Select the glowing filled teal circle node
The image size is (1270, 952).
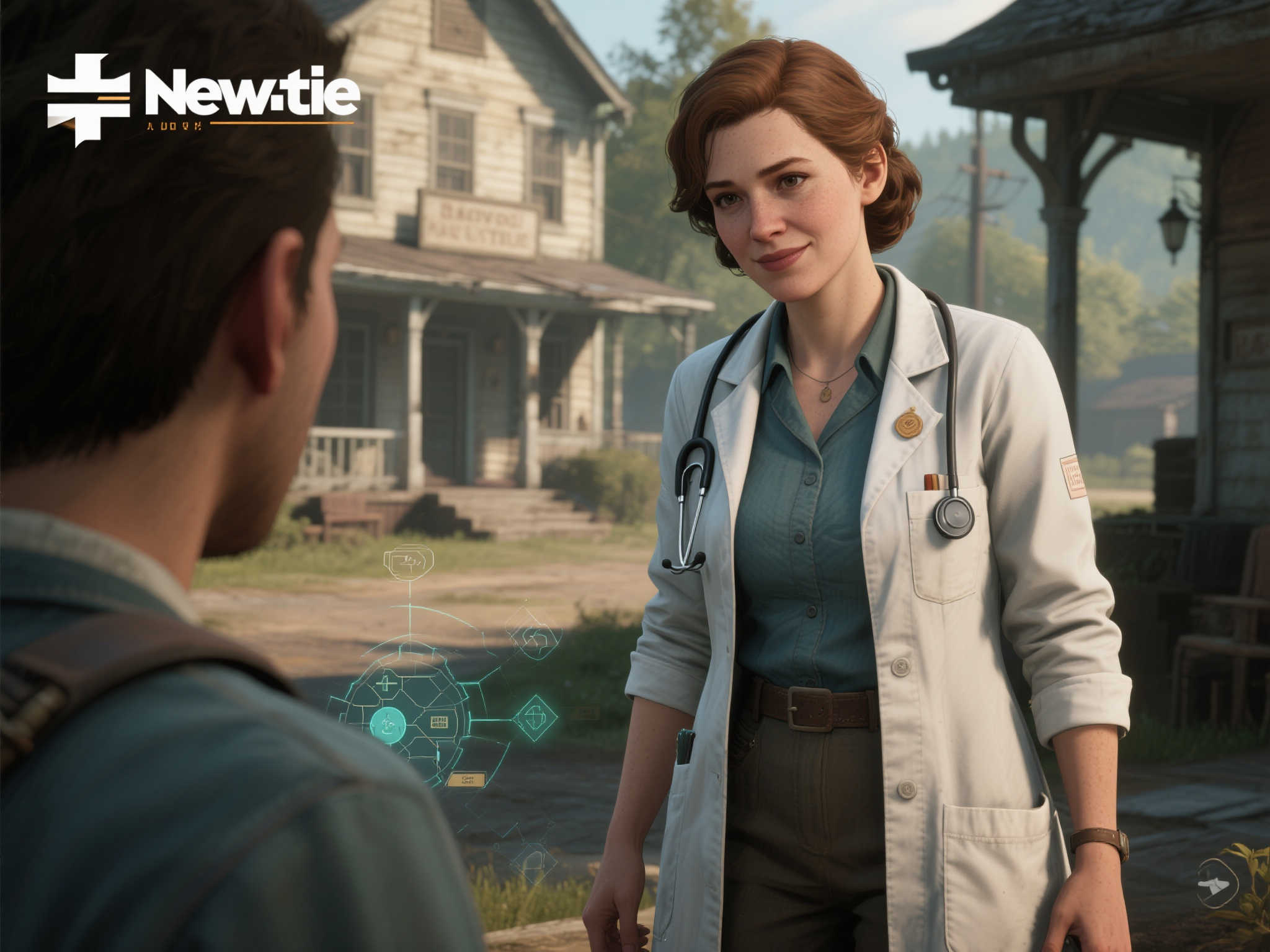click(x=388, y=723)
